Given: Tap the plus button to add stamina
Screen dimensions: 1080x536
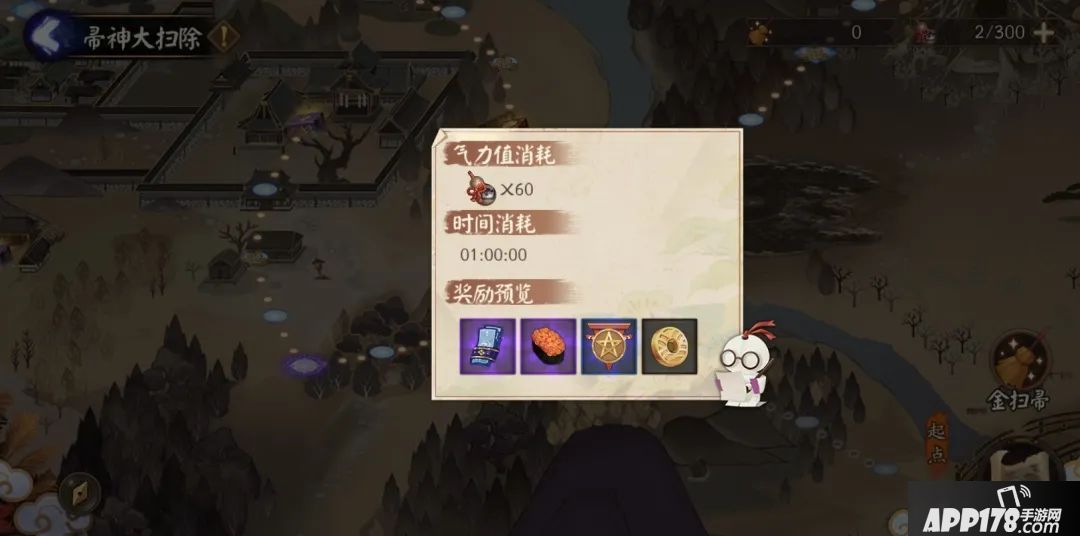Looking at the screenshot, I should (x=1044, y=32).
